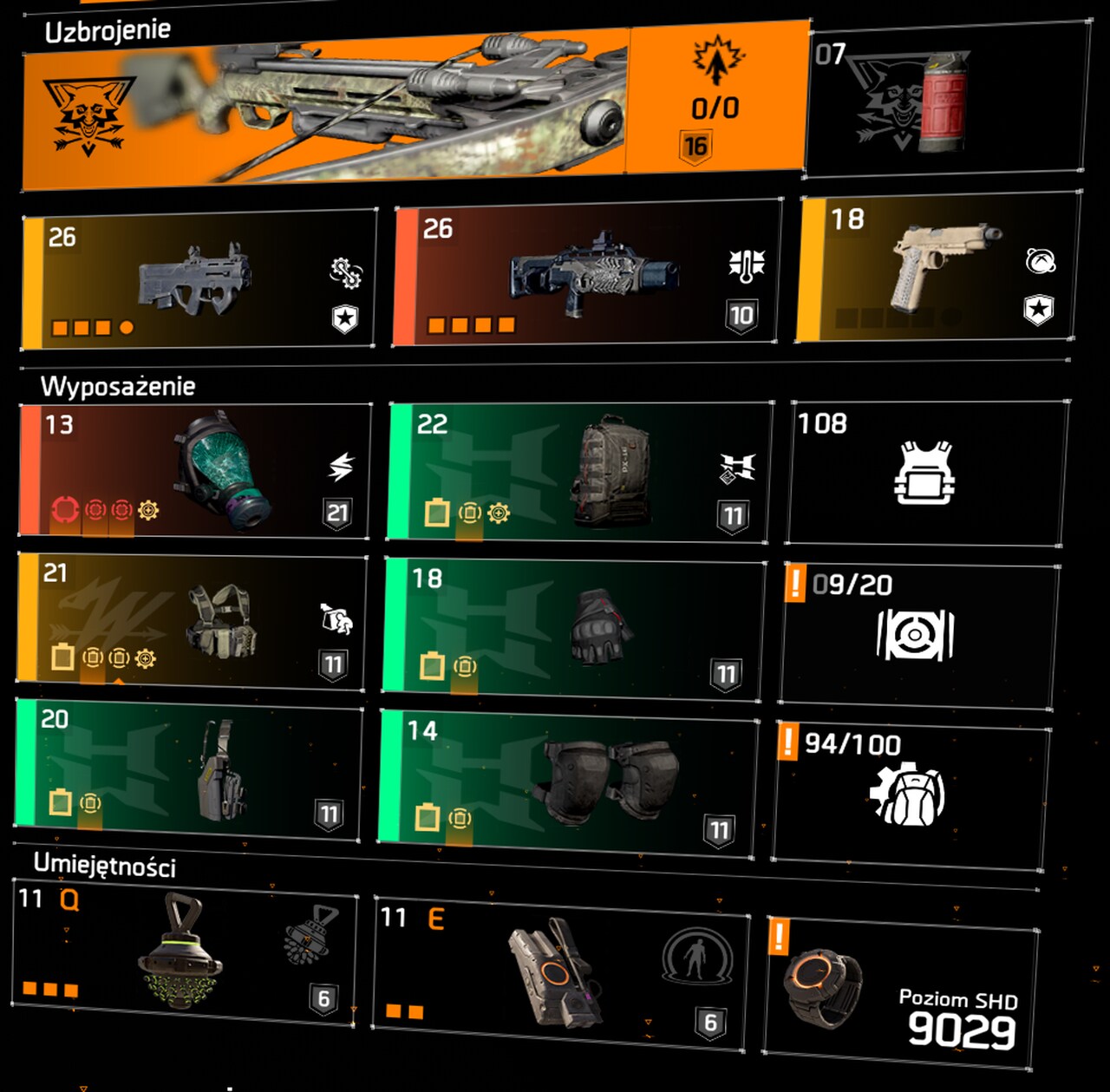The image size is (1110, 1092).
Task: Select the leg holster gear slot
Action: pos(188,772)
